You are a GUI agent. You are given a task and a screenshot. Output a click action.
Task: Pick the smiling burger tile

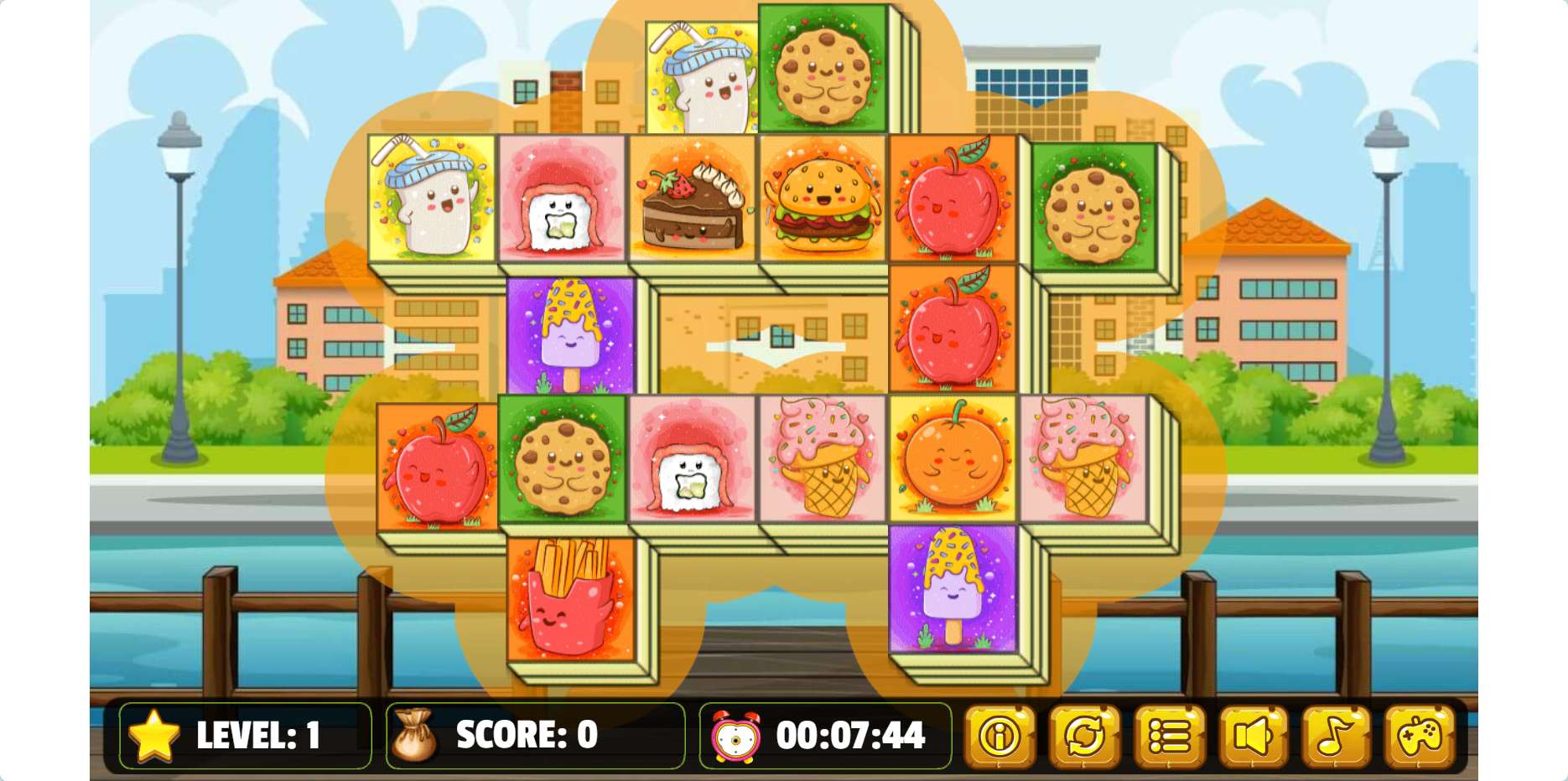click(823, 199)
